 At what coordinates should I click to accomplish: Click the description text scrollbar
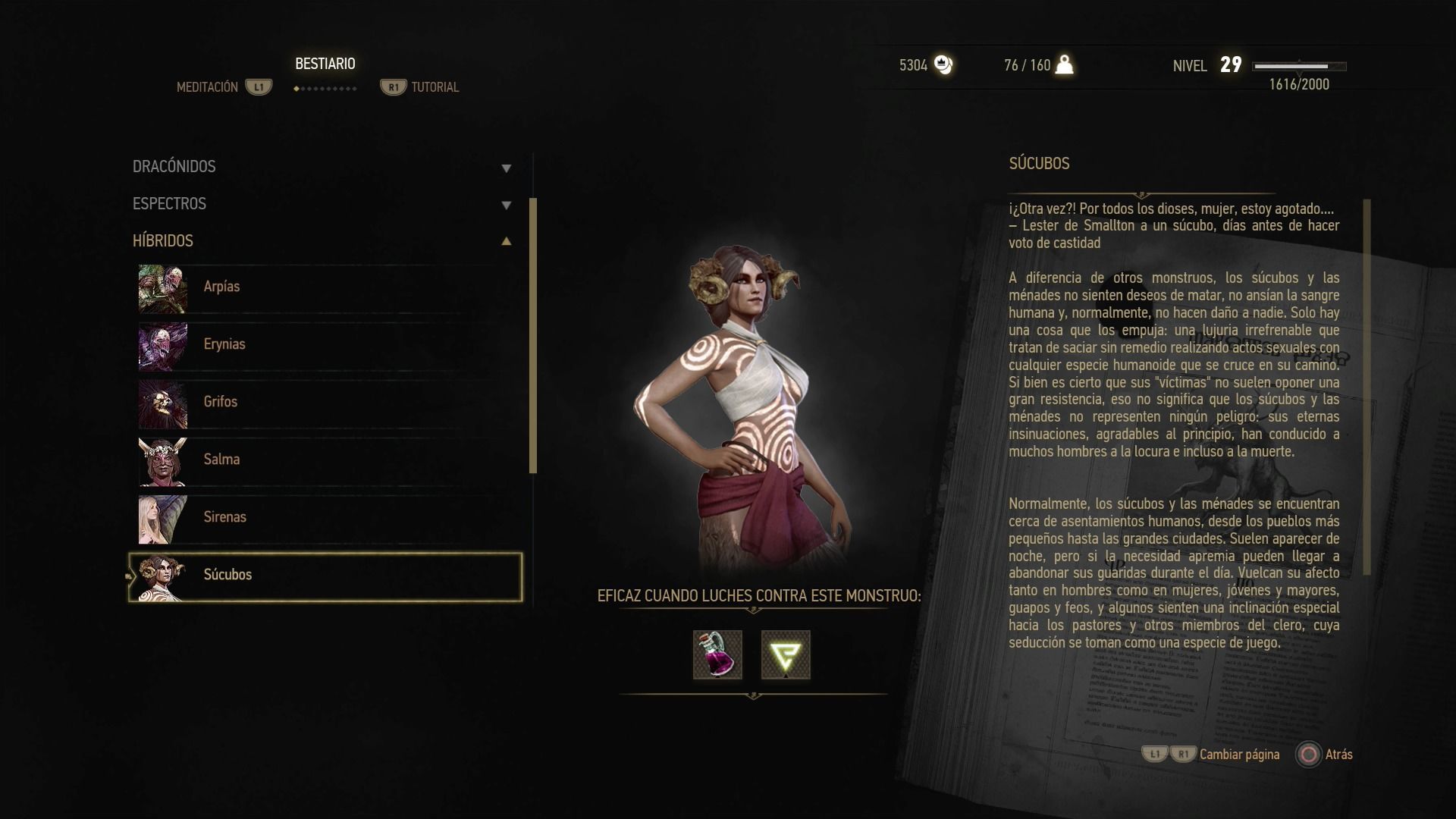(x=1367, y=387)
